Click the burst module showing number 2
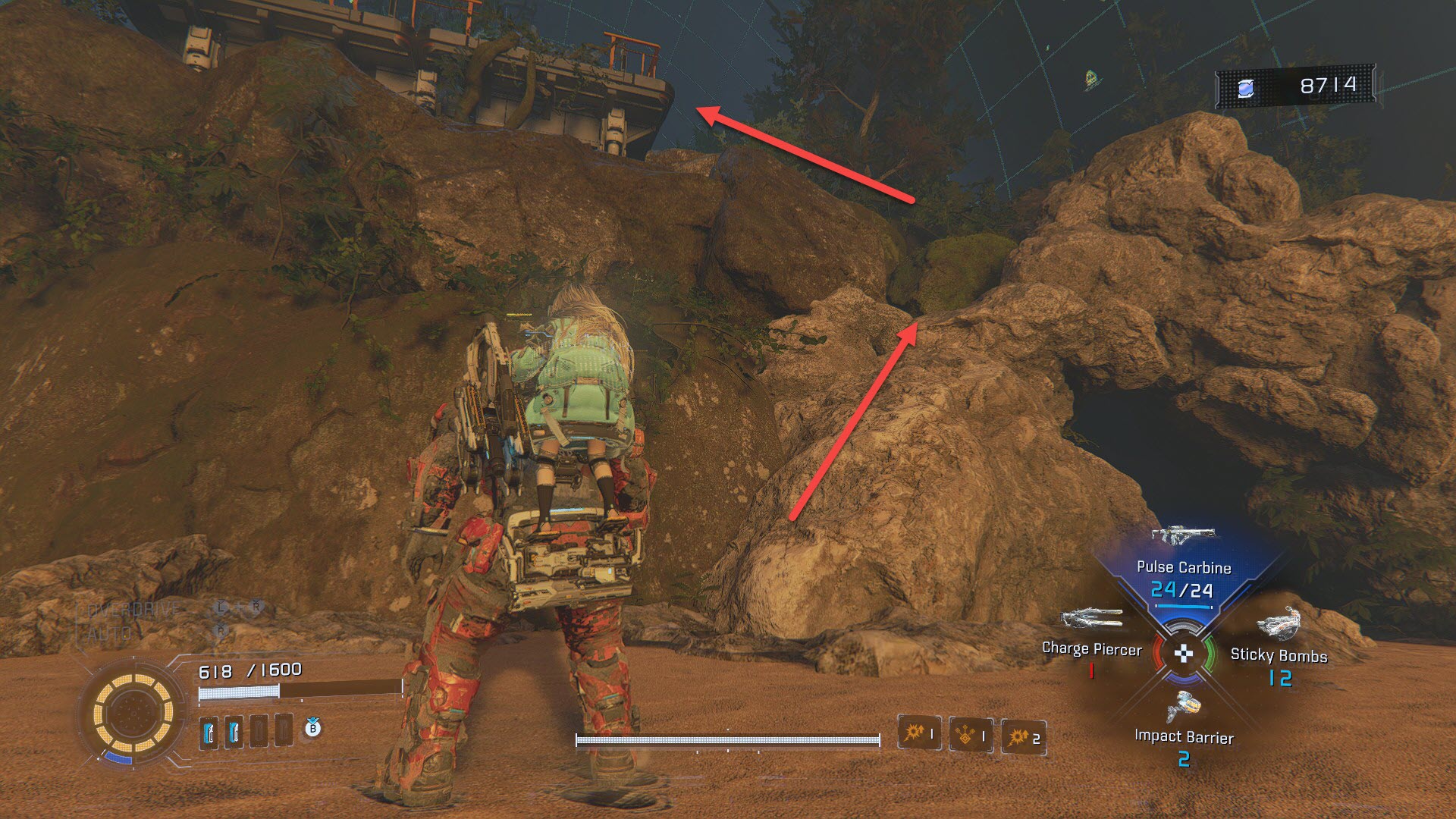Viewport: 1456px width, 819px height. tap(1024, 737)
